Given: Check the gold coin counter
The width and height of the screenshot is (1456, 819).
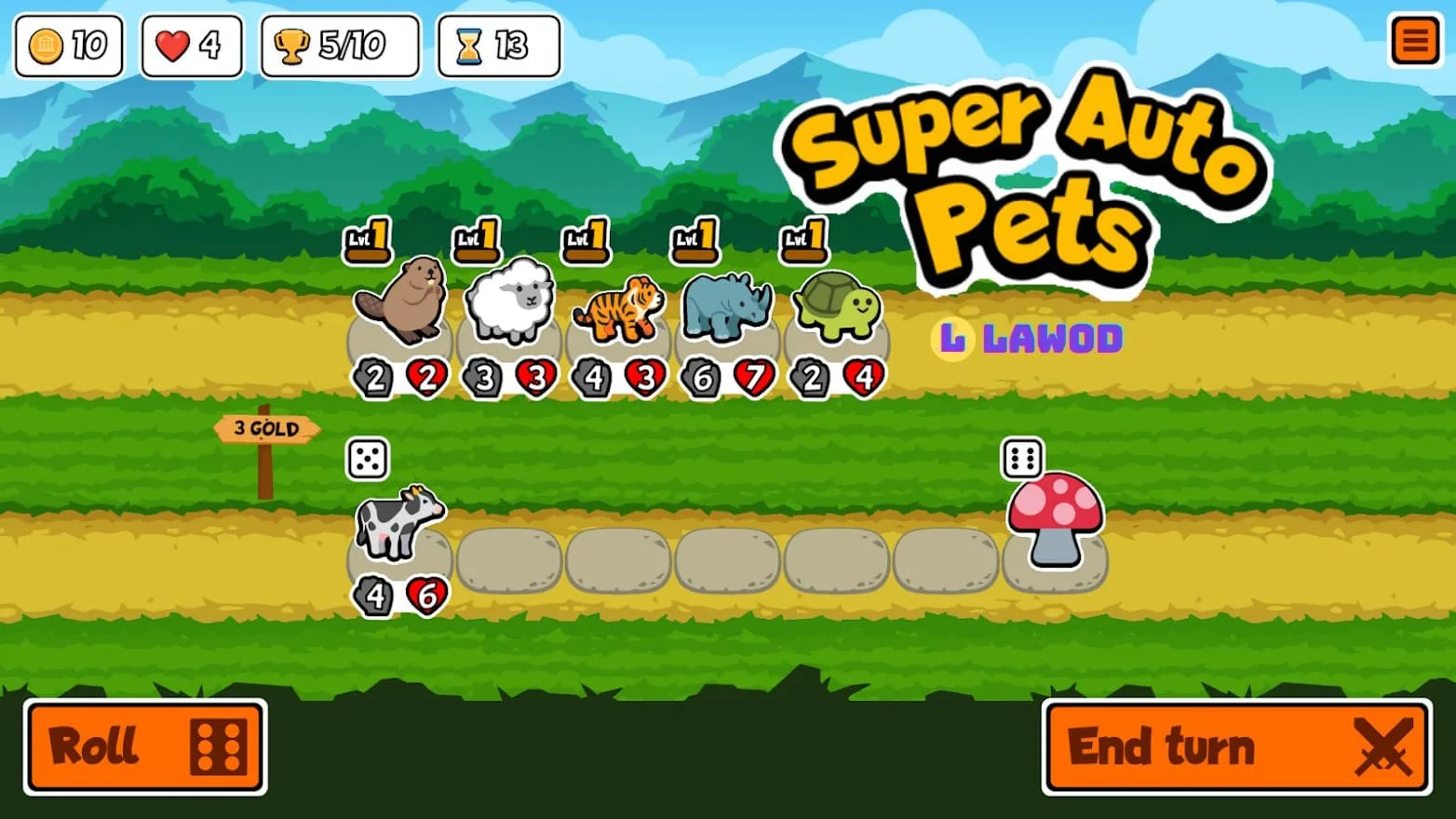Looking at the screenshot, I should click(68, 44).
